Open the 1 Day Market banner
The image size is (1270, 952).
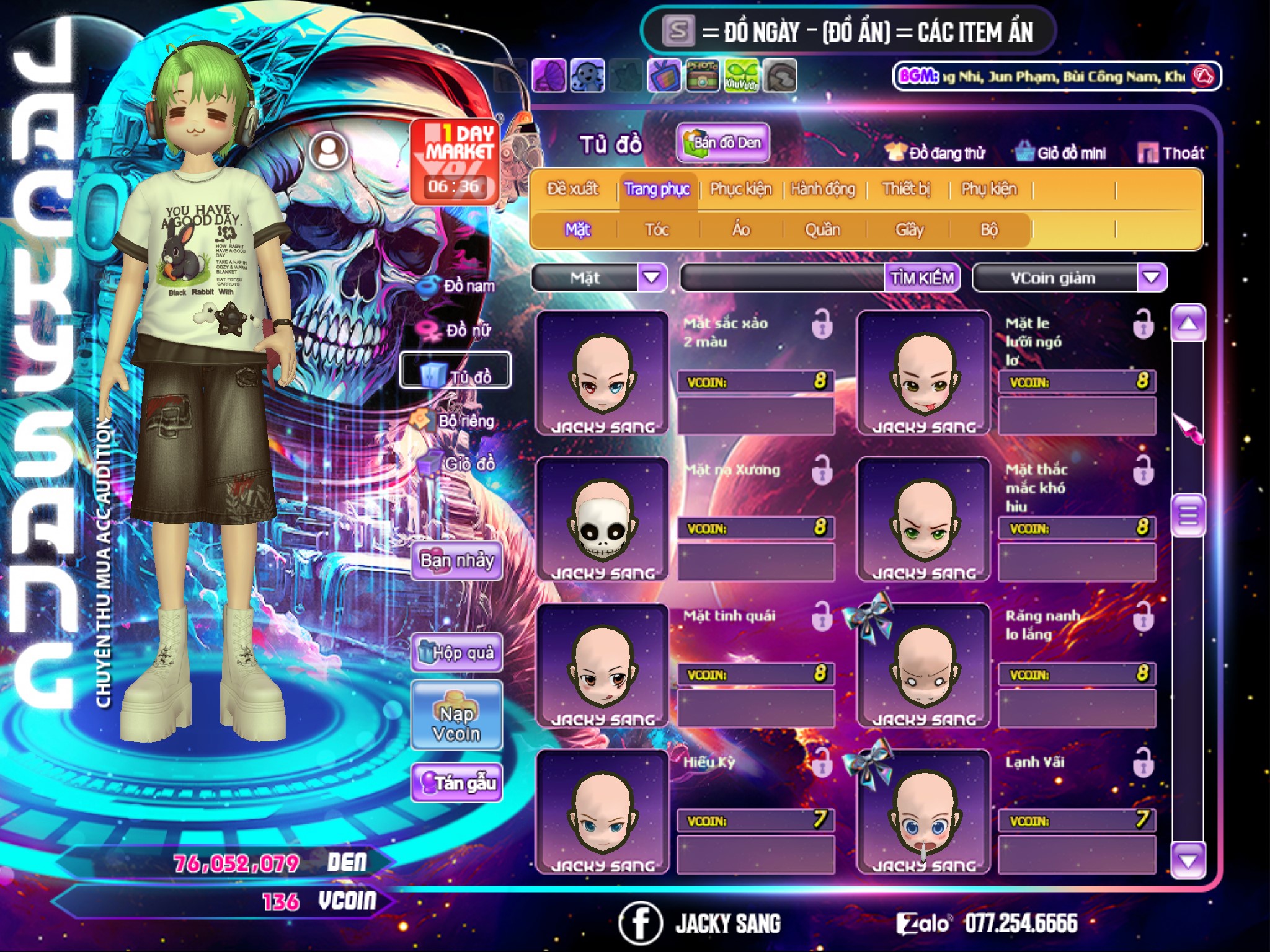click(x=455, y=161)
